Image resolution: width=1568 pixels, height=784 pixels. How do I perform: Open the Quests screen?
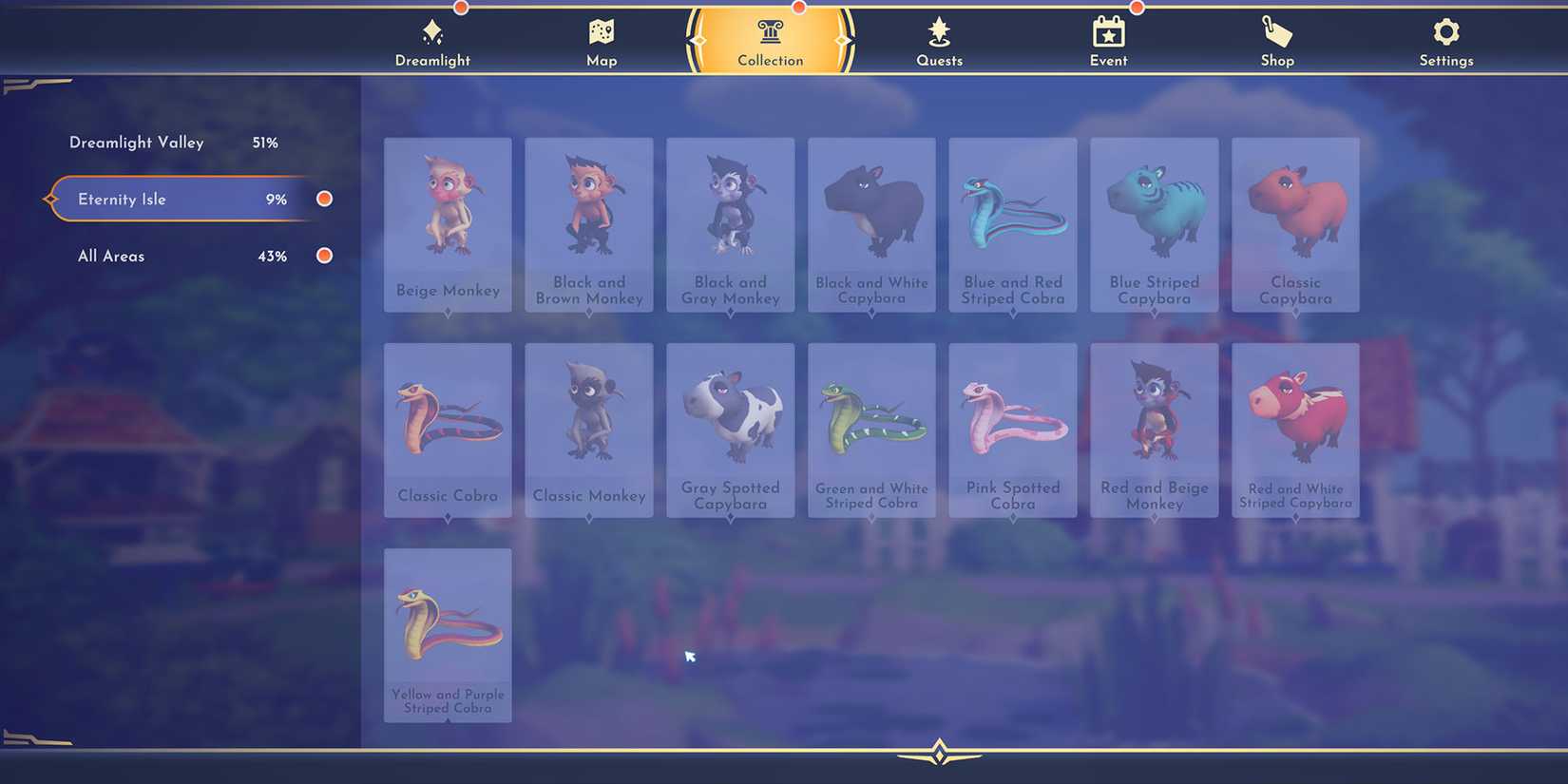pos(939,40)
